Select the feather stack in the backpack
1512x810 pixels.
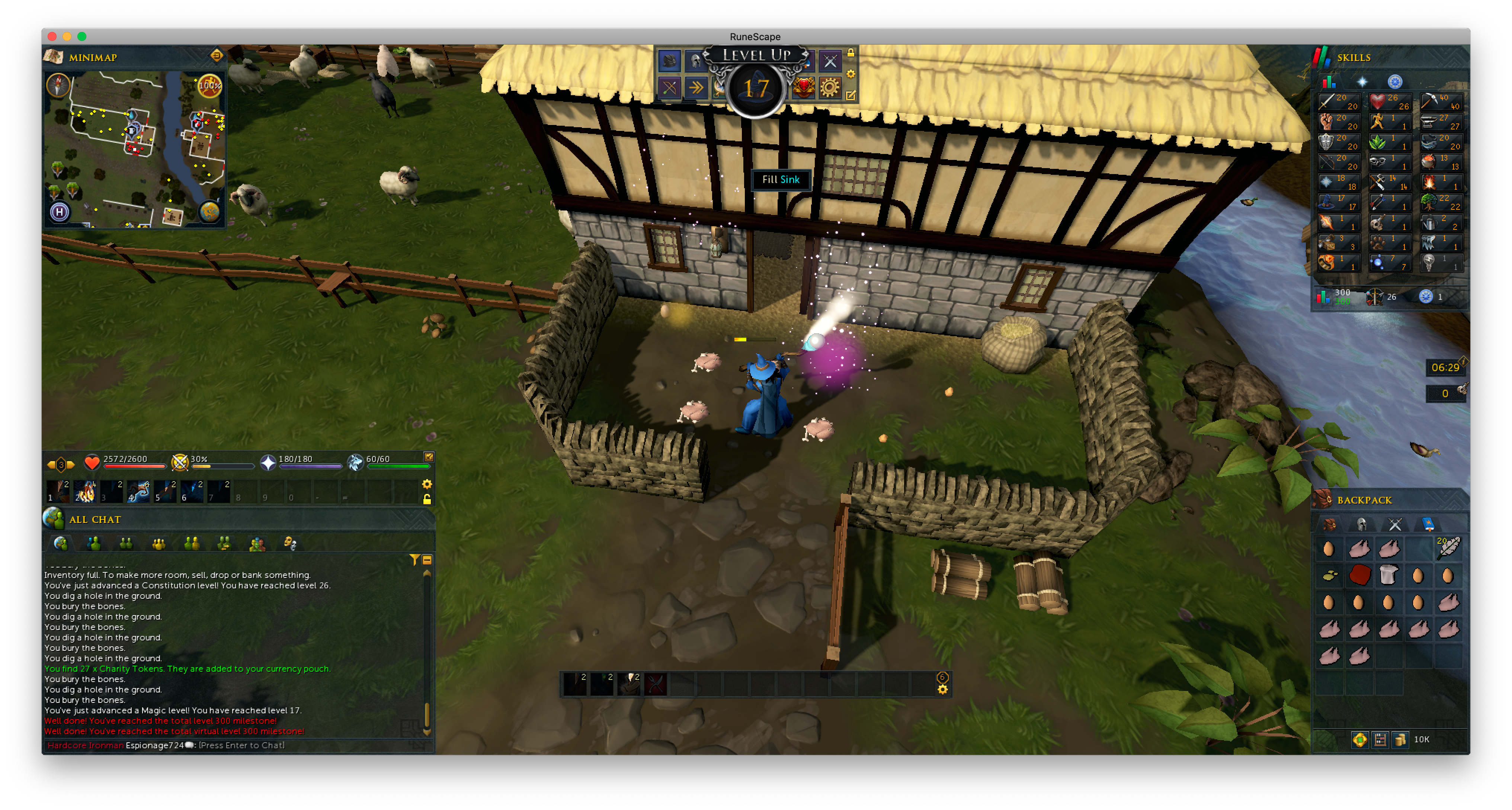(1447, 548)
